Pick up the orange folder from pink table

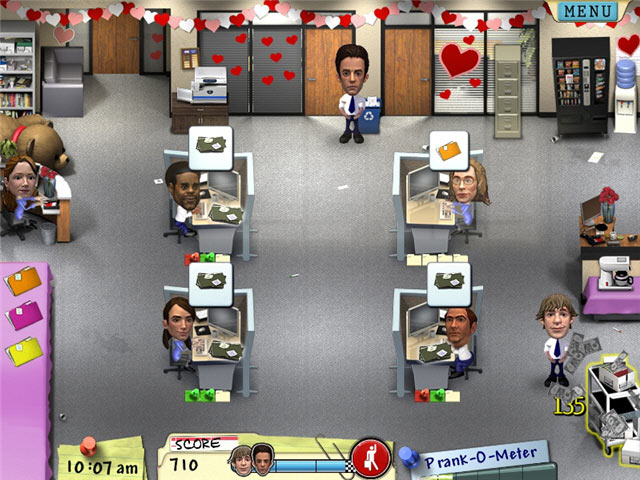tap(22, 281)
